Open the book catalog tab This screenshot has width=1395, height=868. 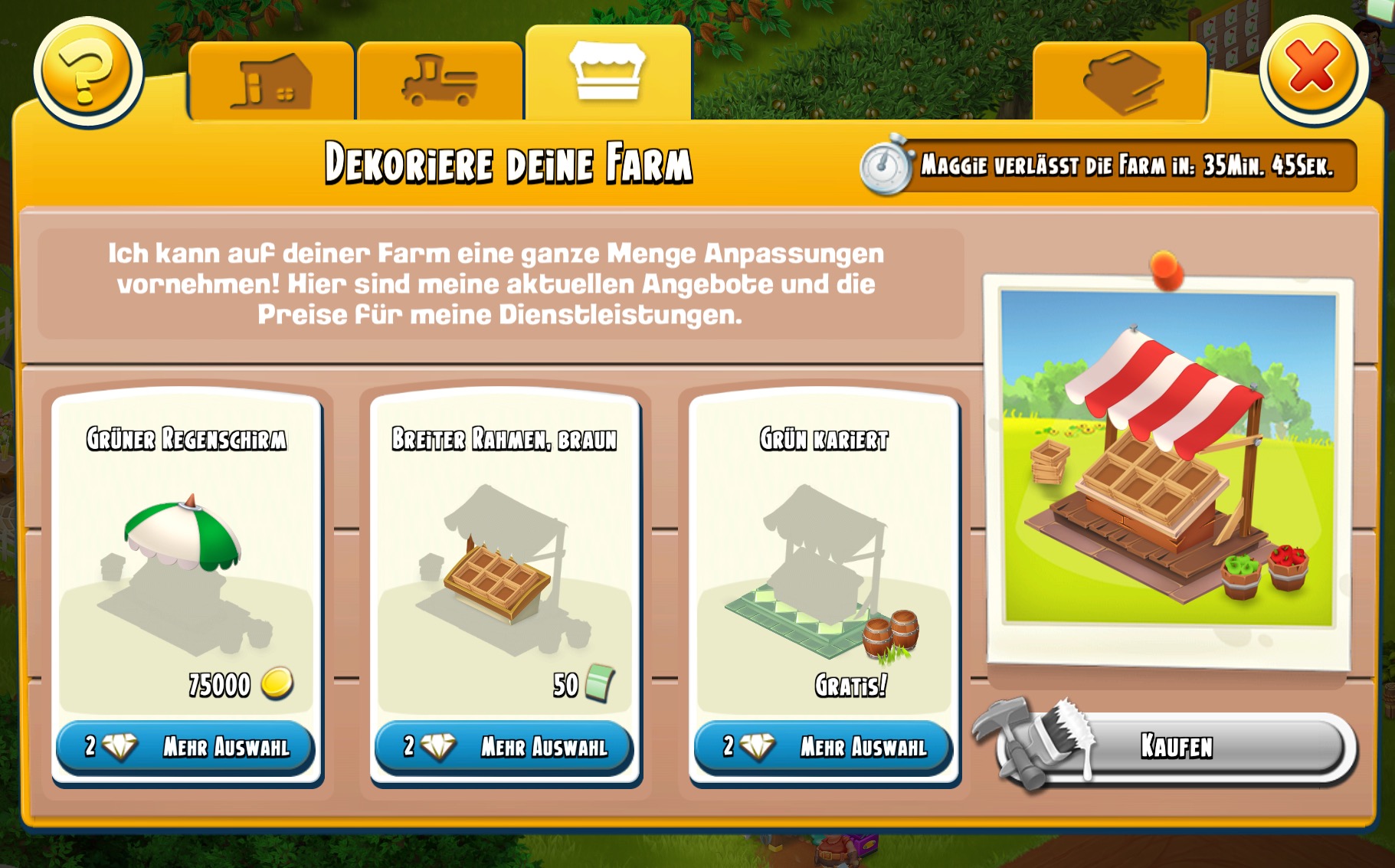1121,82
